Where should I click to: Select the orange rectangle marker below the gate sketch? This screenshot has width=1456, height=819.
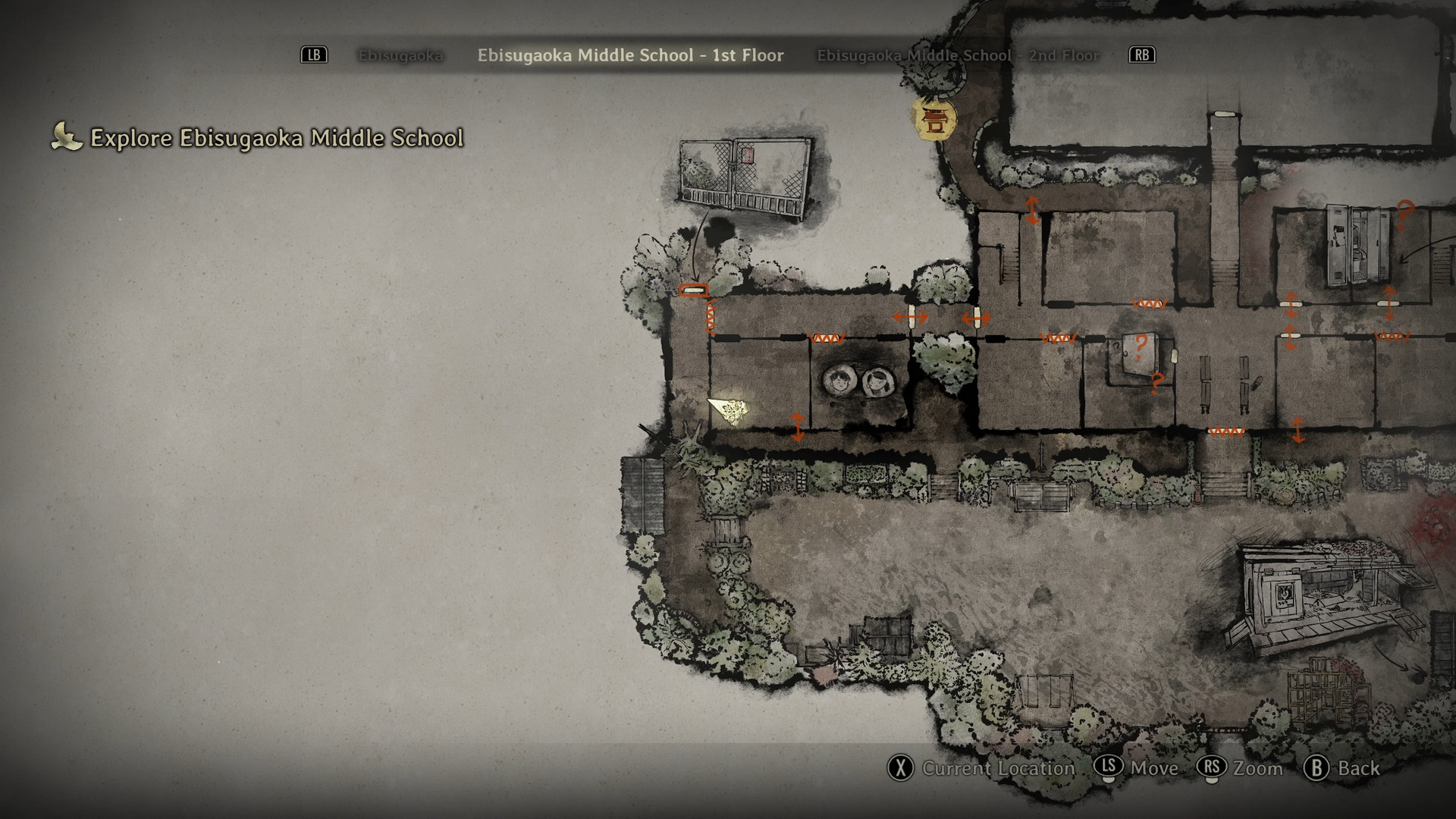tap(693, 290)
